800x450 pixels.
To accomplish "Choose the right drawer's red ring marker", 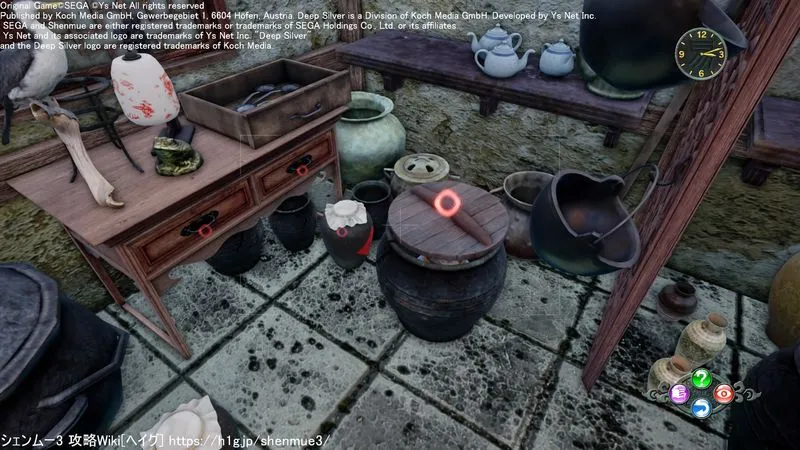I will pos(301,169).
